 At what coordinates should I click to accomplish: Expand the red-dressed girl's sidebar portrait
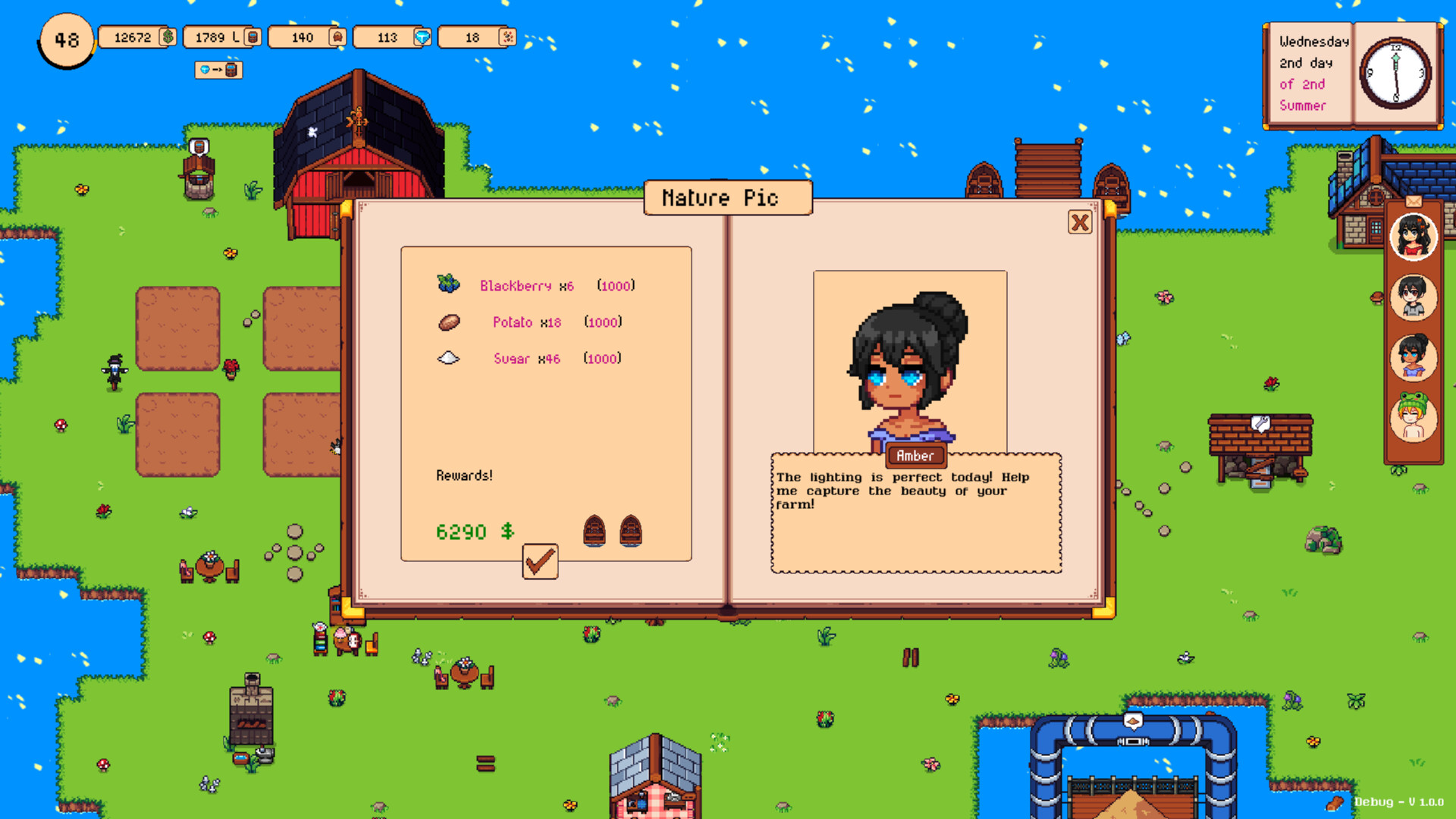click(1412, 237)
